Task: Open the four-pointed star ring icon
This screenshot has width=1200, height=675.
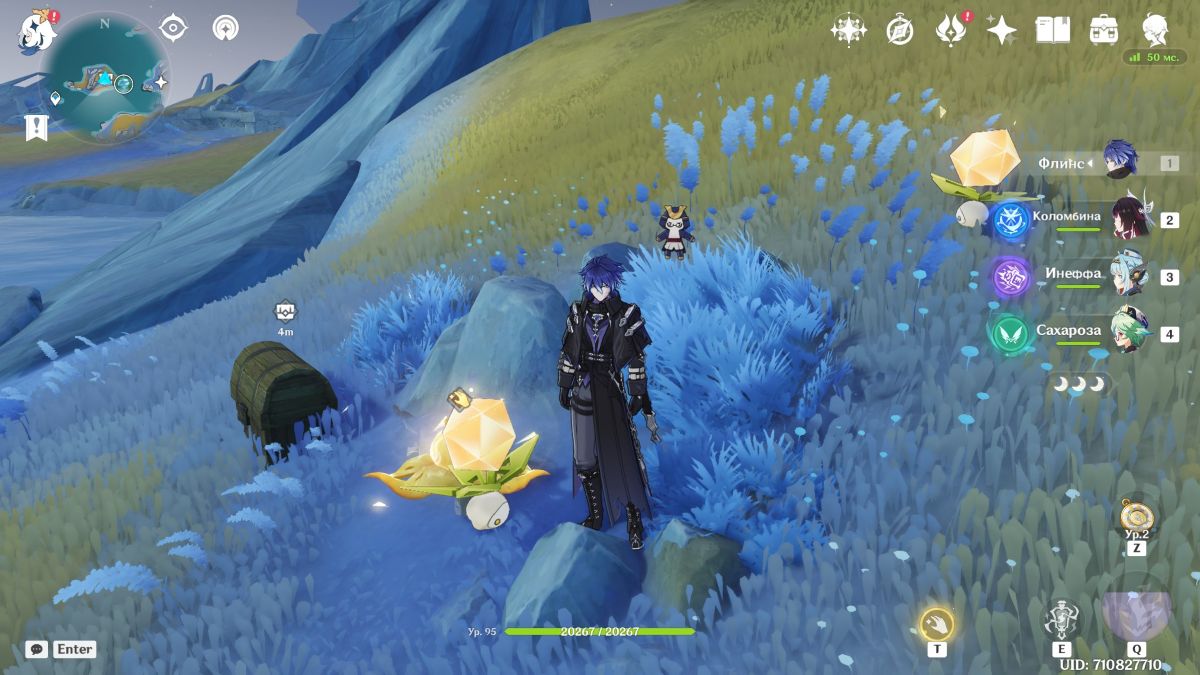Action: coord(848,30)
